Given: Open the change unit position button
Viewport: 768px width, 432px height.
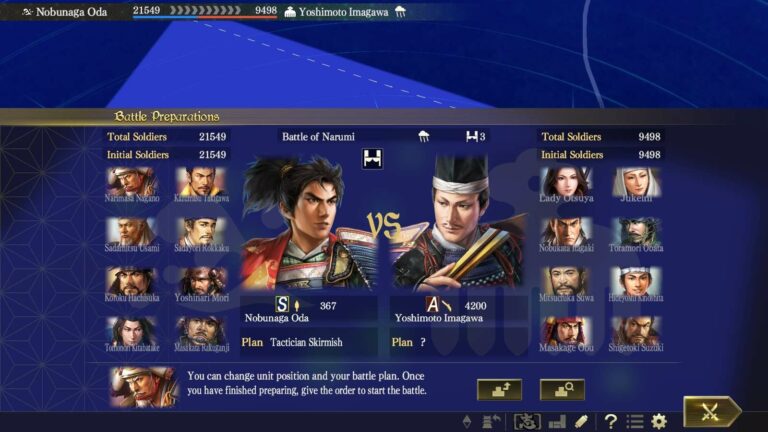Looking at the screenshot, I should (499, 389).
